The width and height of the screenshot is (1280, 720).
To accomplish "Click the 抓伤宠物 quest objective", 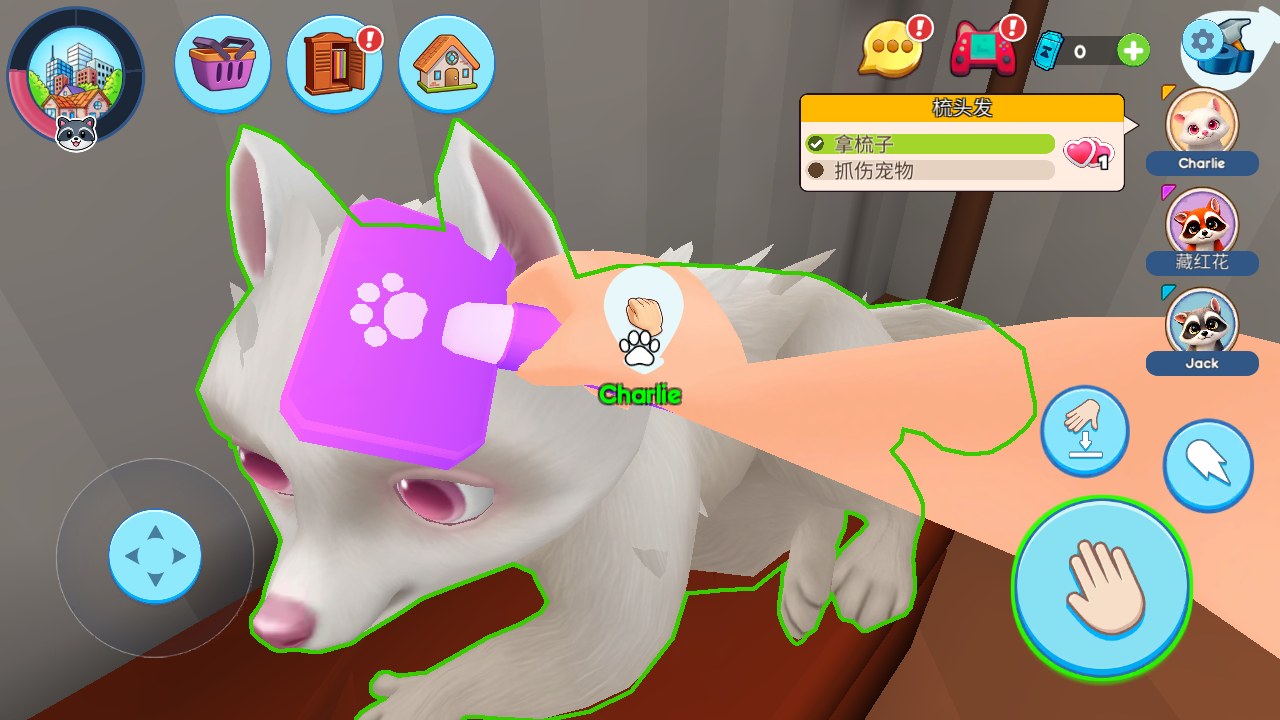I will point(930,171).
